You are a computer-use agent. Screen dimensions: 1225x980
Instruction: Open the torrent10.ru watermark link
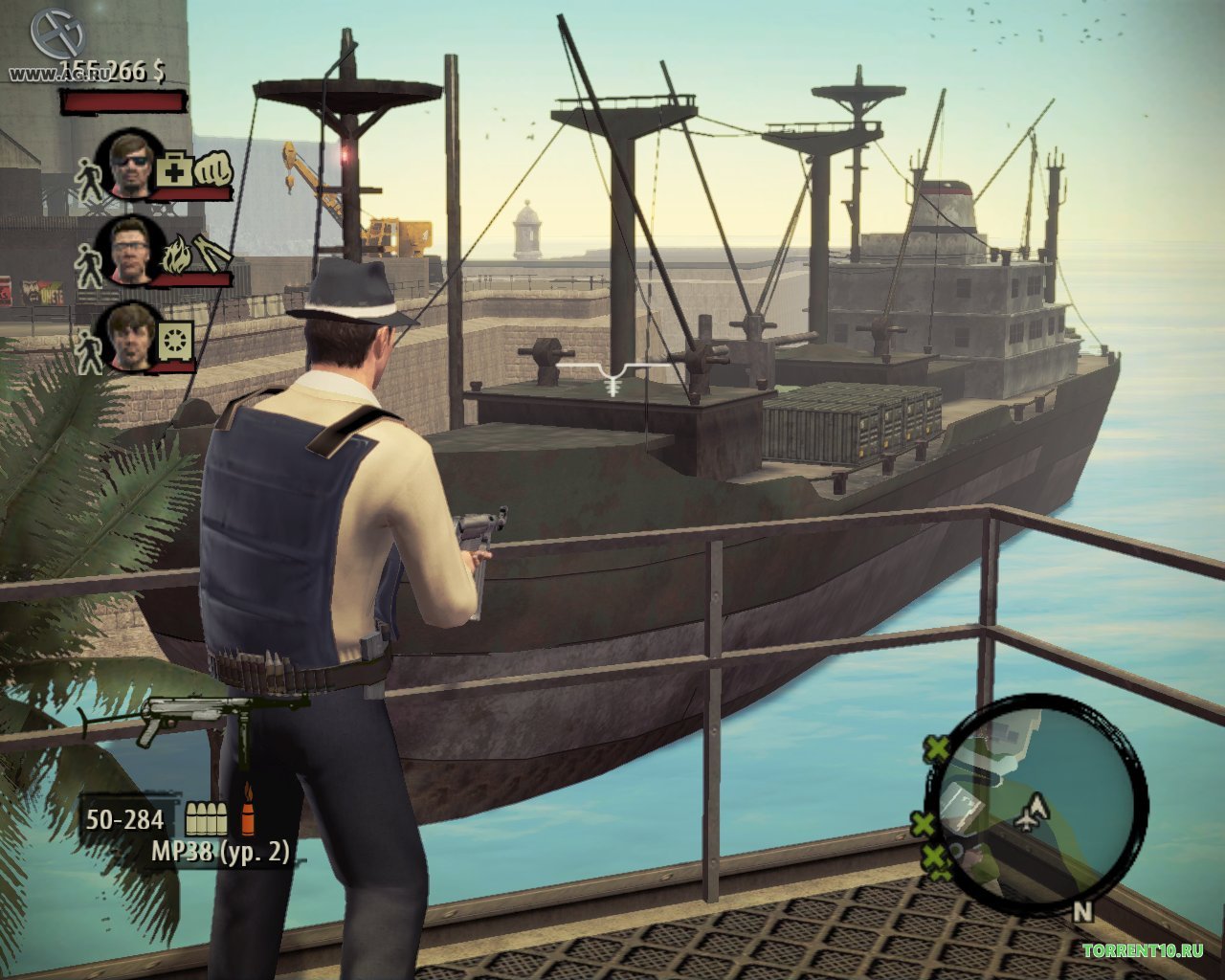(1142, 950)
